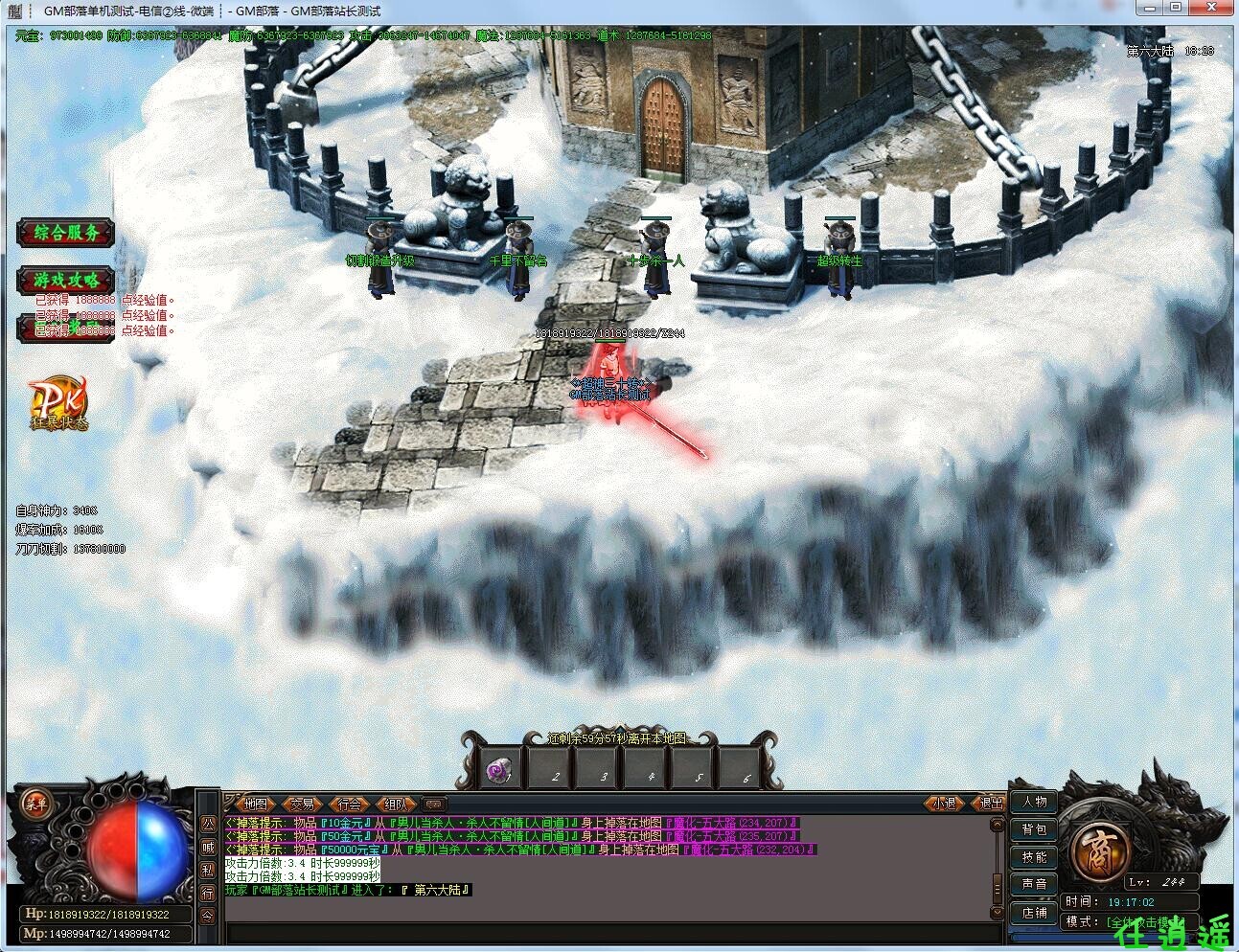Select the 公 public chat channel icon
Screen dimensions: 1239x952
click(x=208, y=824)
